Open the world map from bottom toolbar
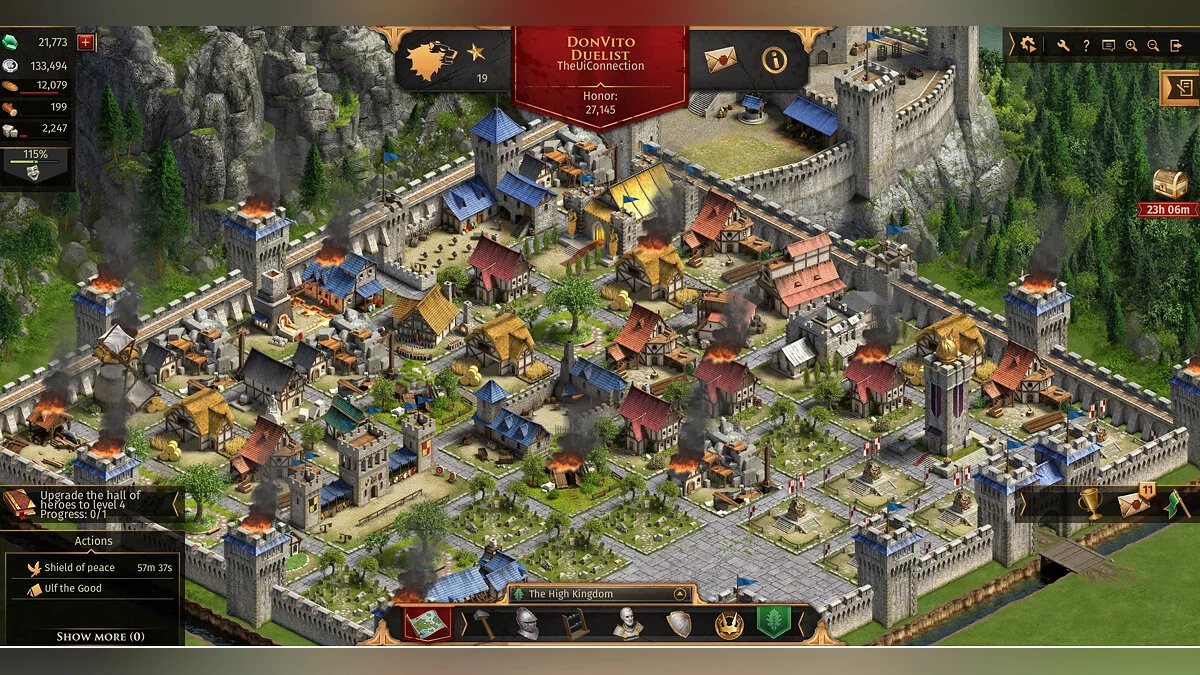 (x=426, y=623)
